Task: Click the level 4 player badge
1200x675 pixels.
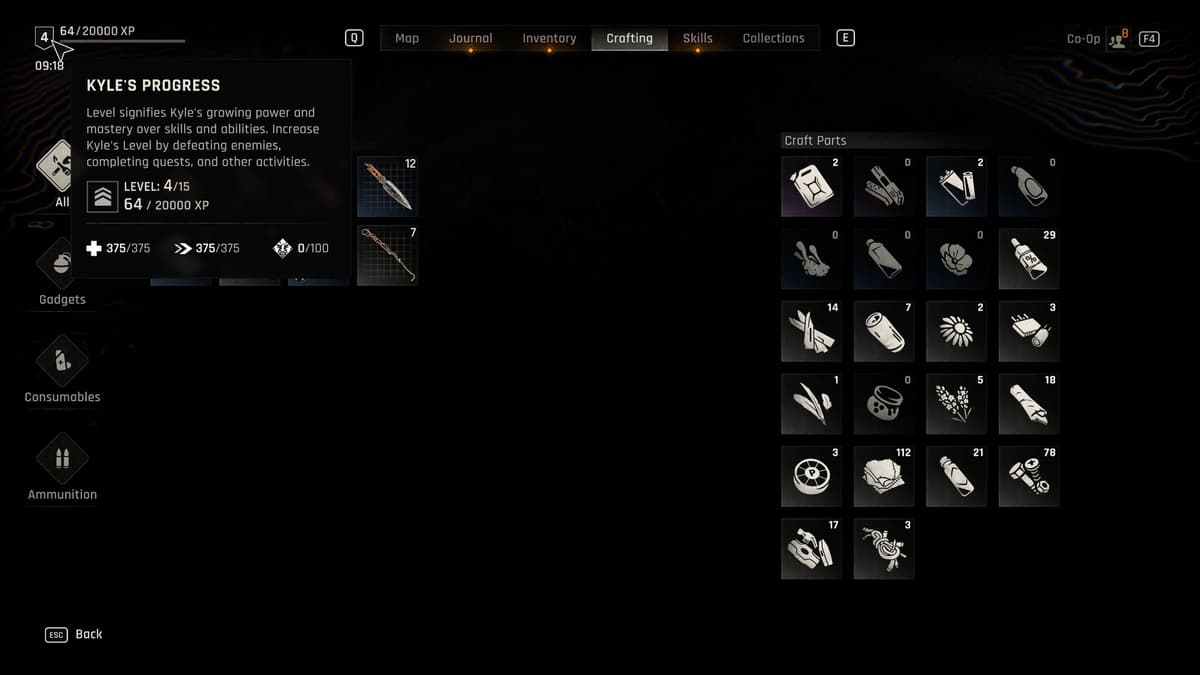Action: point(44,38)
